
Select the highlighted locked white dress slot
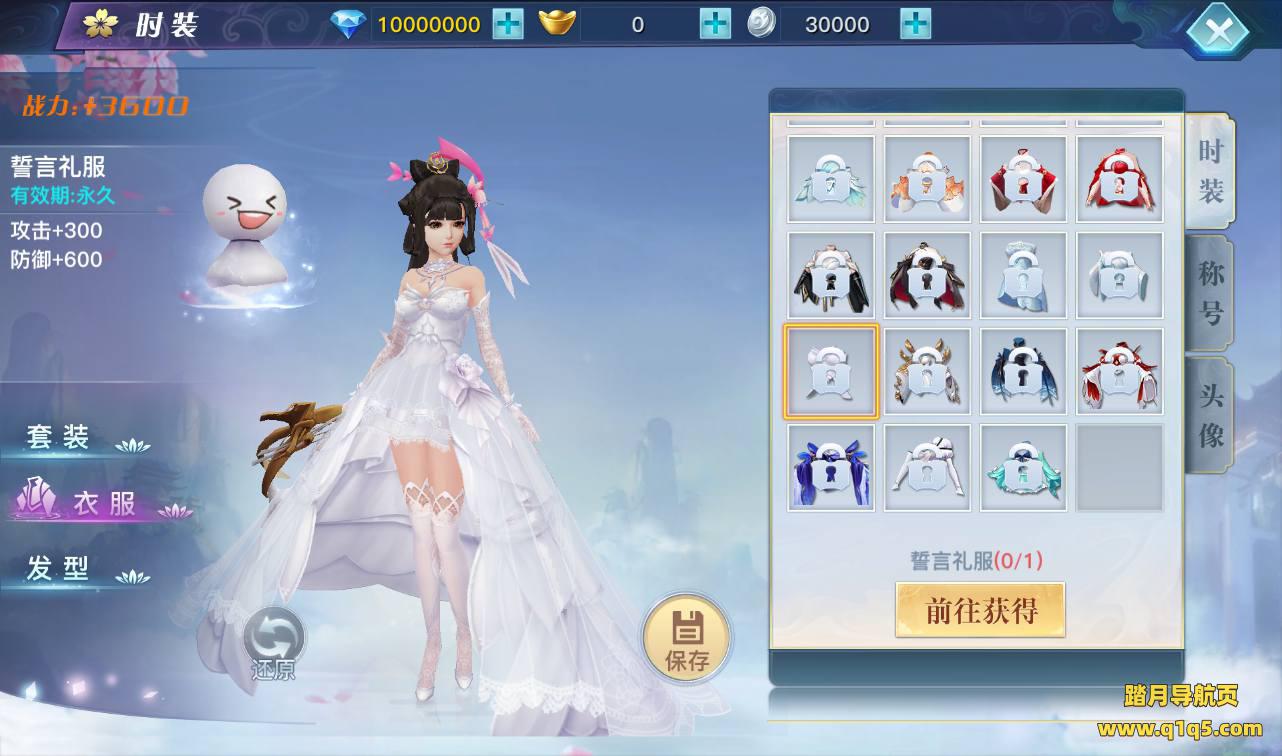coord(831,371)
